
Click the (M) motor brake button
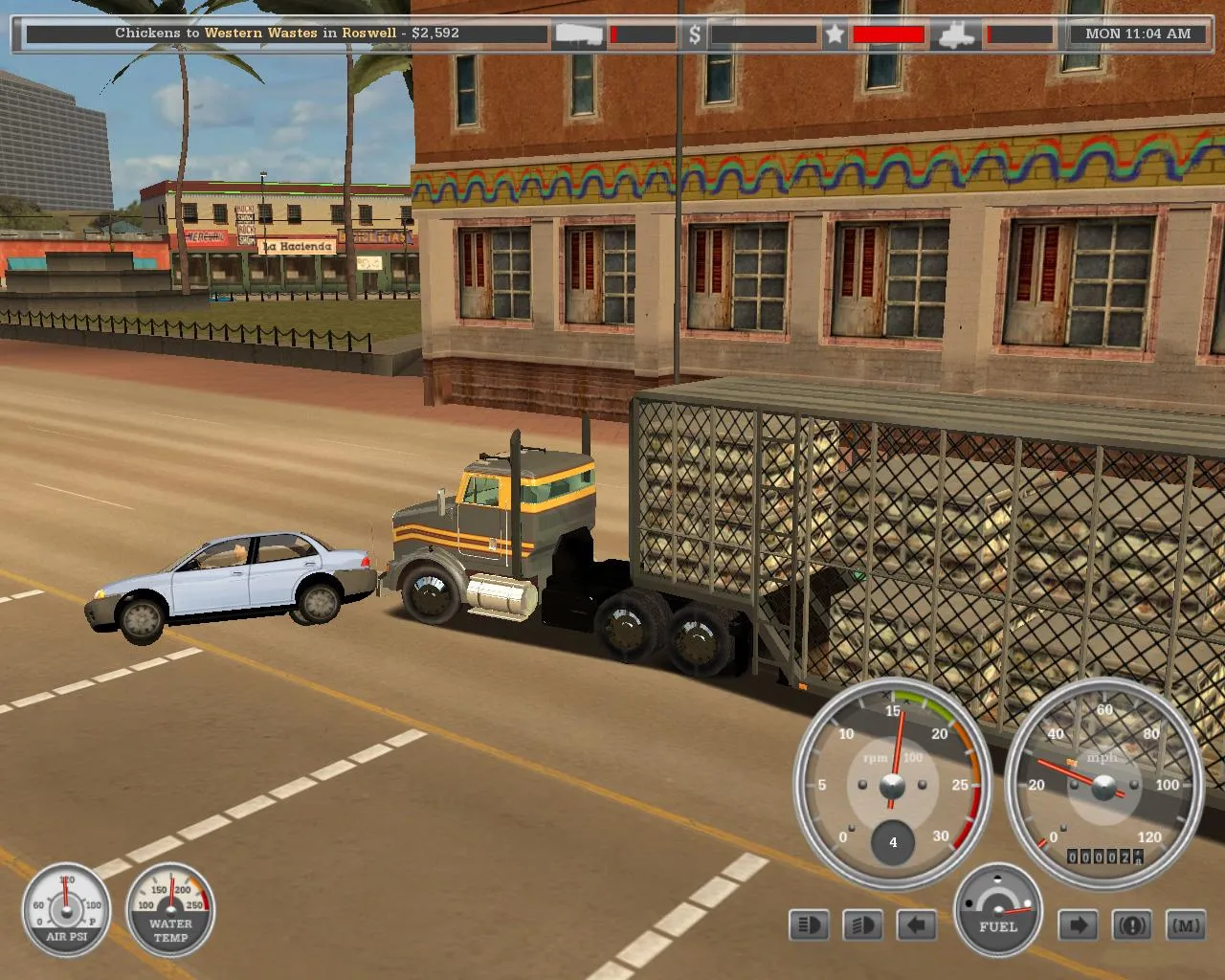[1186, 925]
